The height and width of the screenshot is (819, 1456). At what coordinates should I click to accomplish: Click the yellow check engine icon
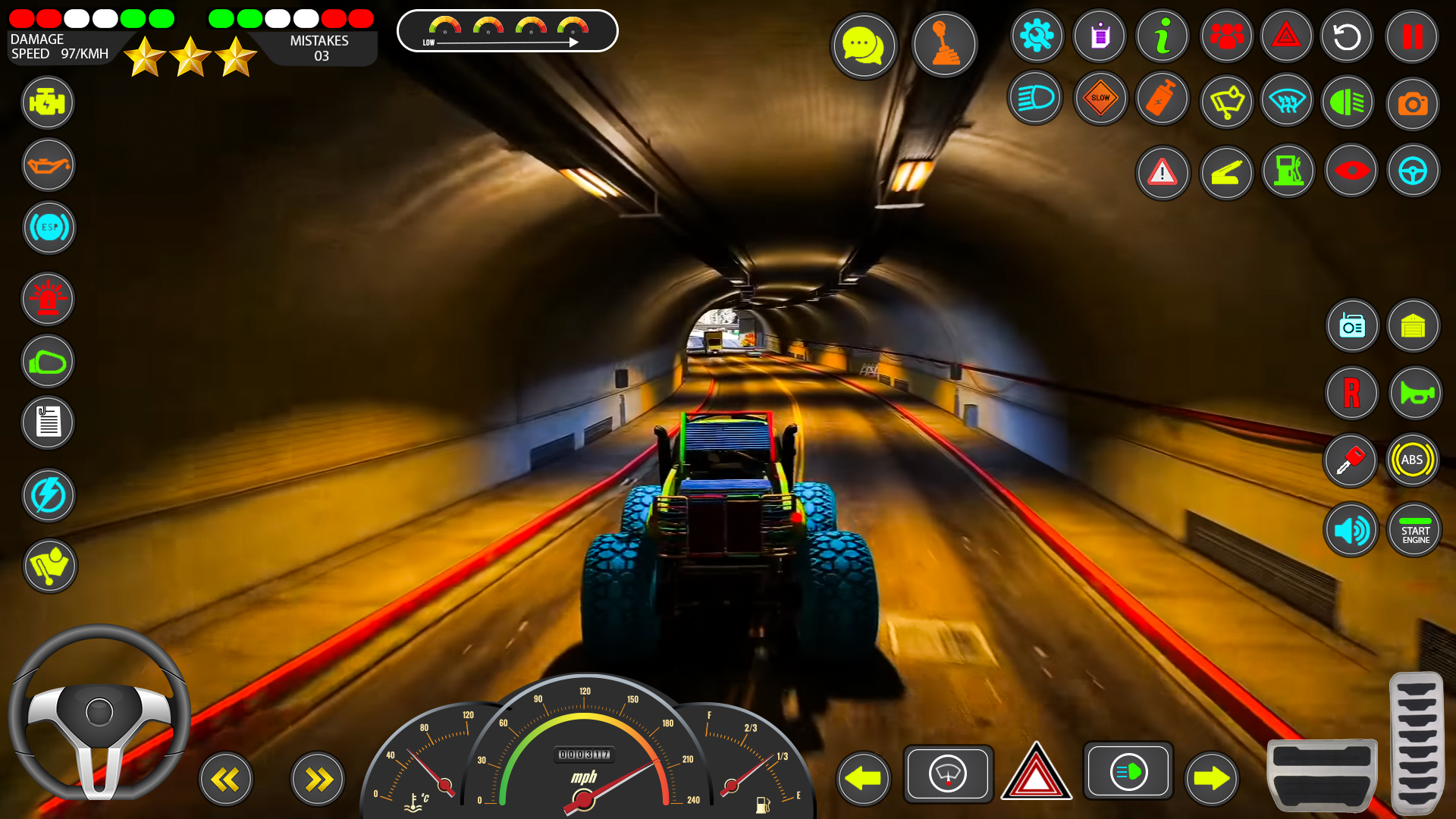click(48, 102)
